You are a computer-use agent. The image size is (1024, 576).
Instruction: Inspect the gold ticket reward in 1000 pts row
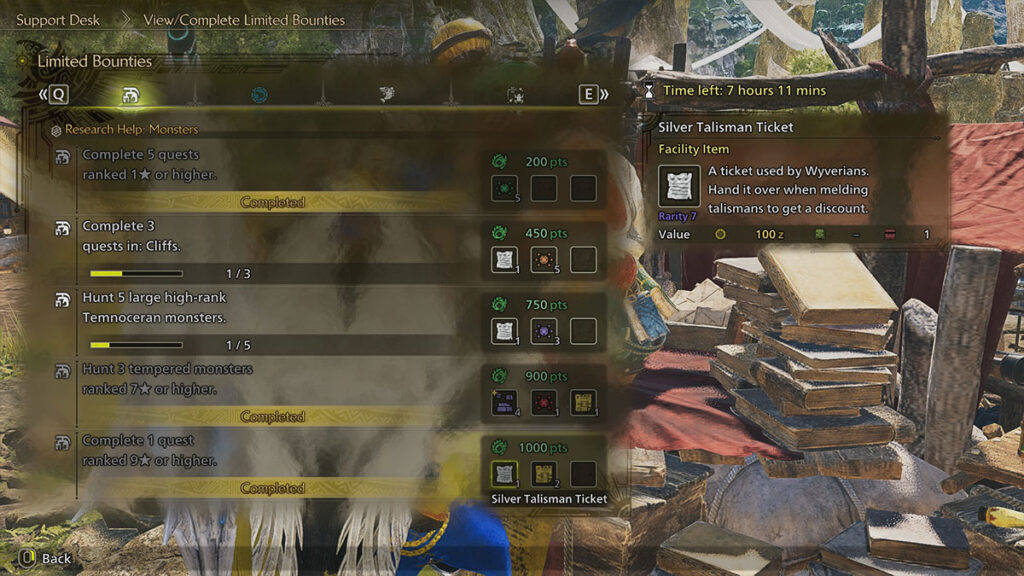544,474
